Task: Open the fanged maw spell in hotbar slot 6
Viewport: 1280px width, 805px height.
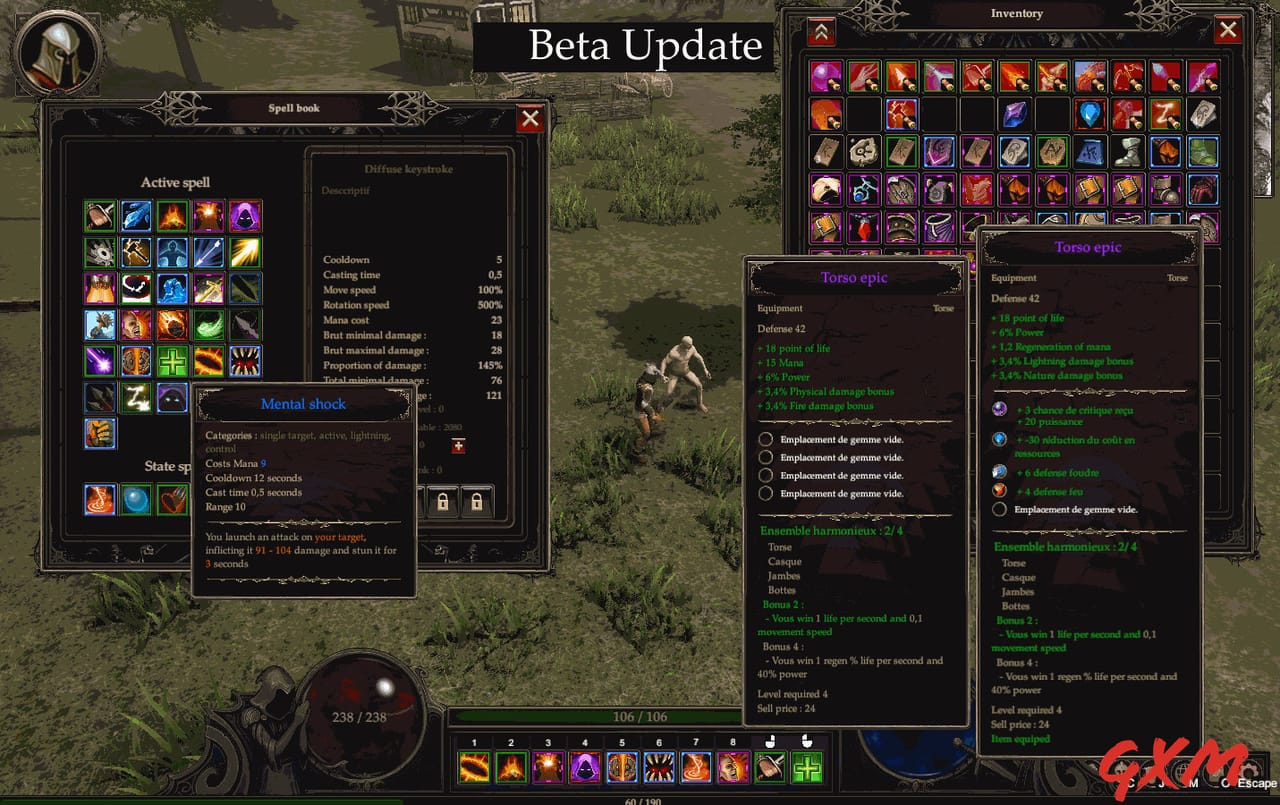Action: (657, 767)
